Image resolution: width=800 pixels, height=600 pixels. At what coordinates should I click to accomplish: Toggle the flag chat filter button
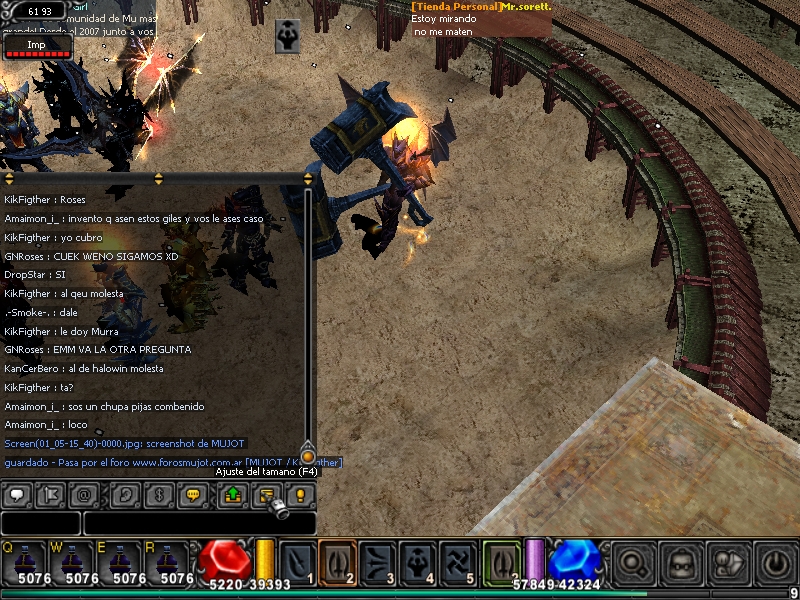[50, 494]
